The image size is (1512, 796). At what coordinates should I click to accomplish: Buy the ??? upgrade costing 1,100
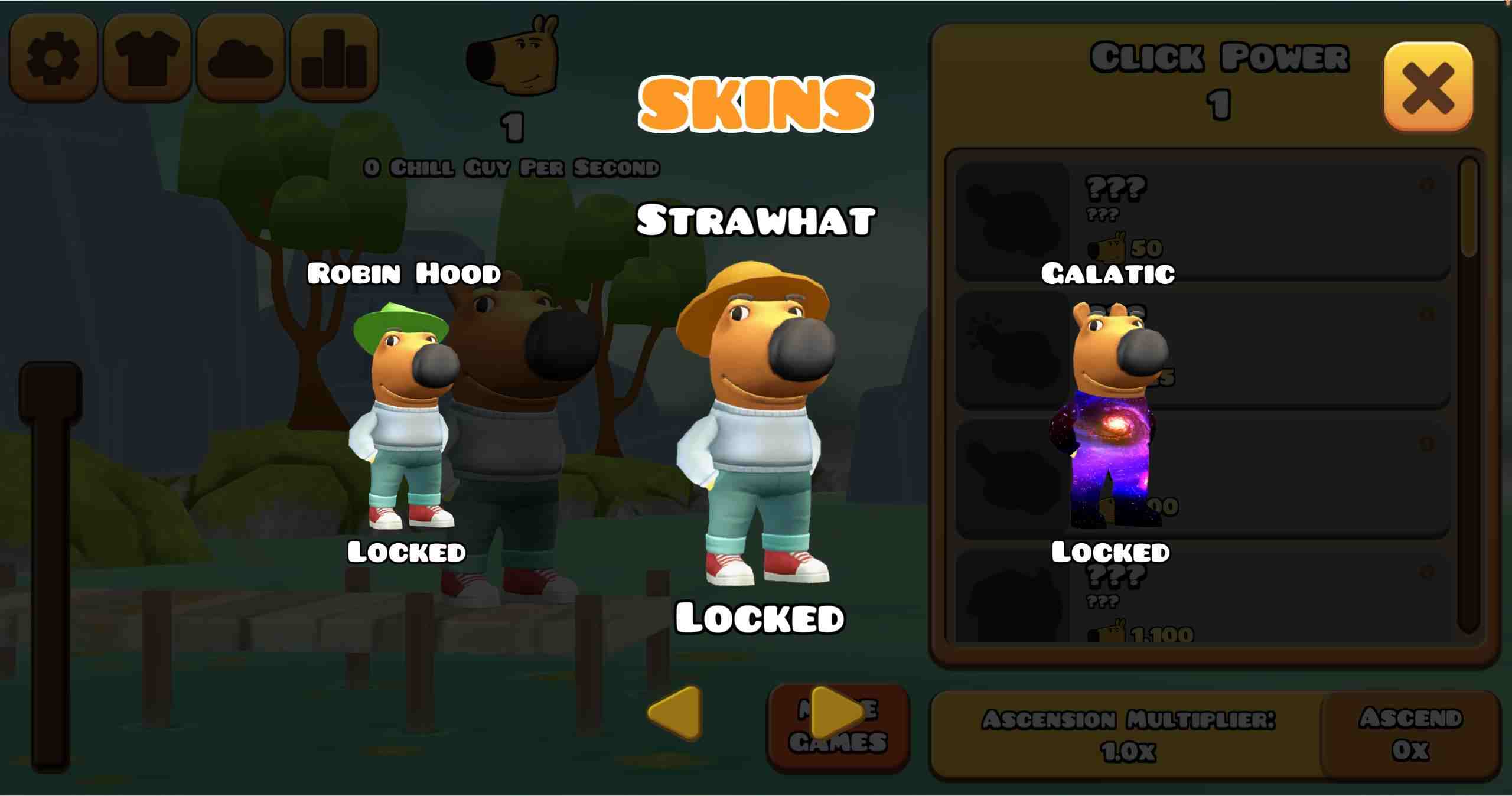[x=1203, y=596]
